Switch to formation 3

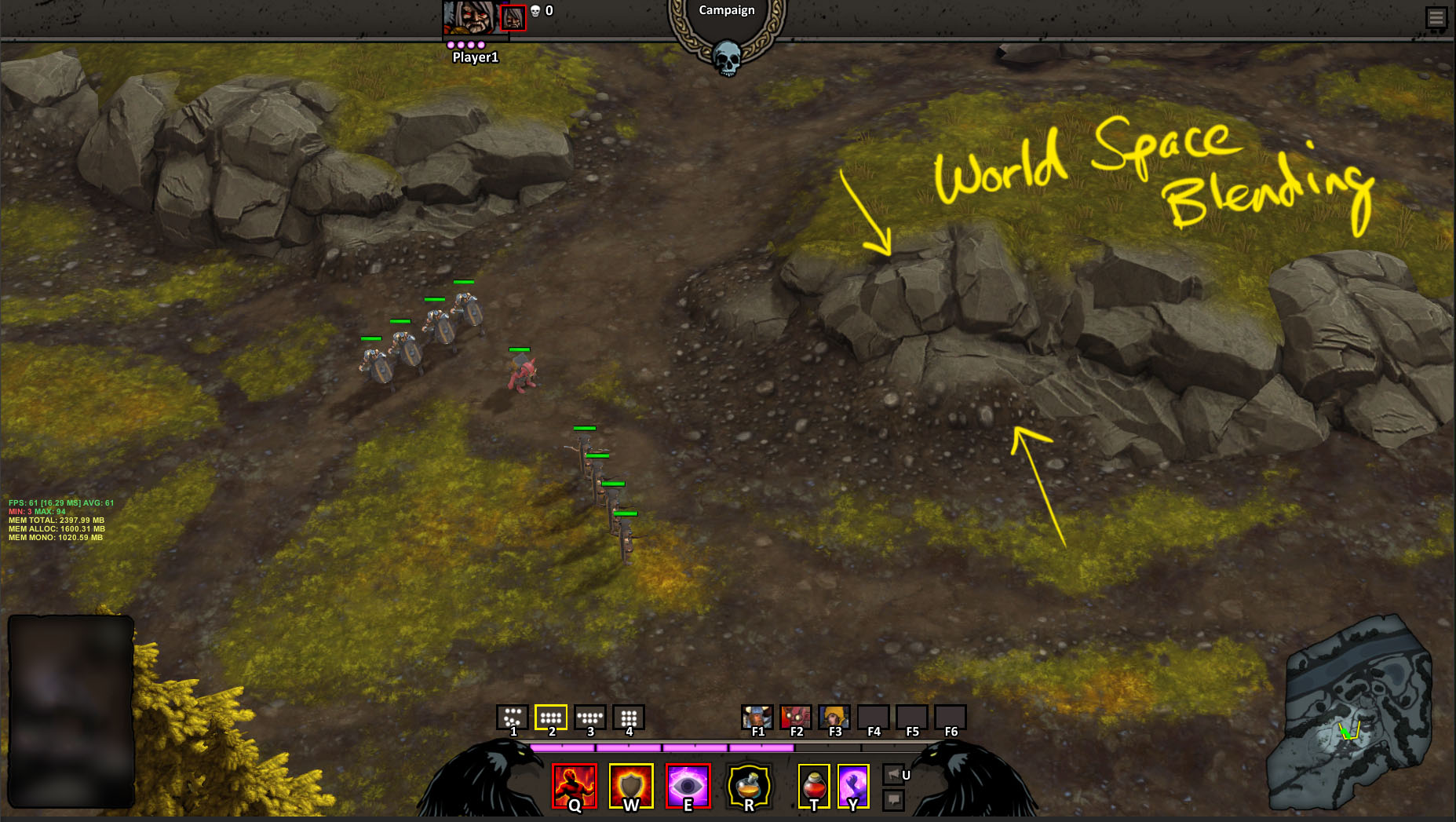click(589, 718)
